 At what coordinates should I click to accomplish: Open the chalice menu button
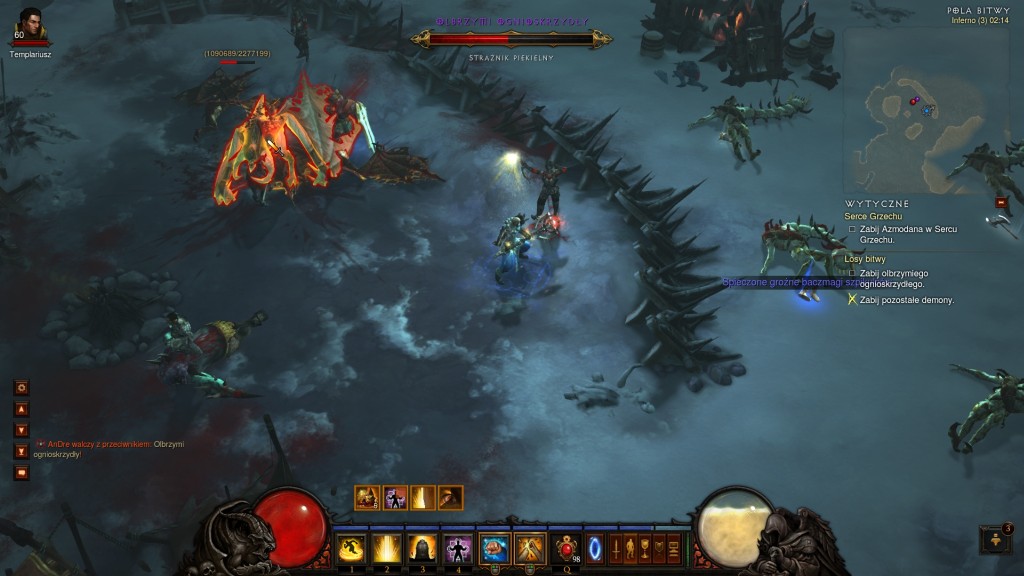(645, 548)
